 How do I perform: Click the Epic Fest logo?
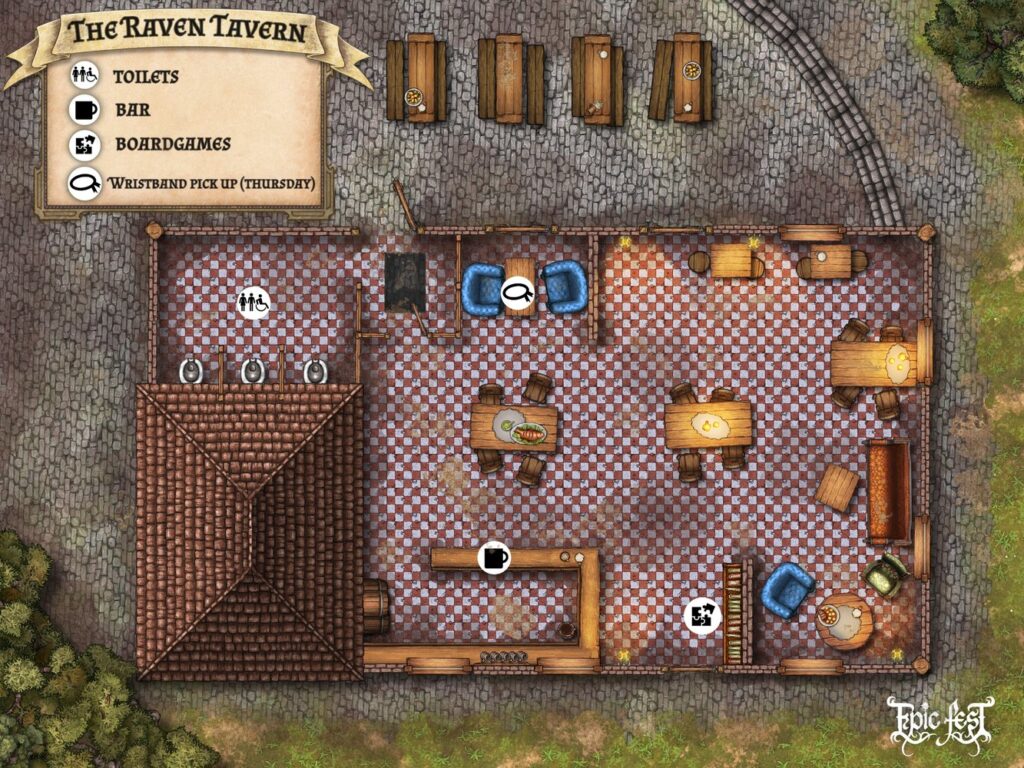[940, 722]
